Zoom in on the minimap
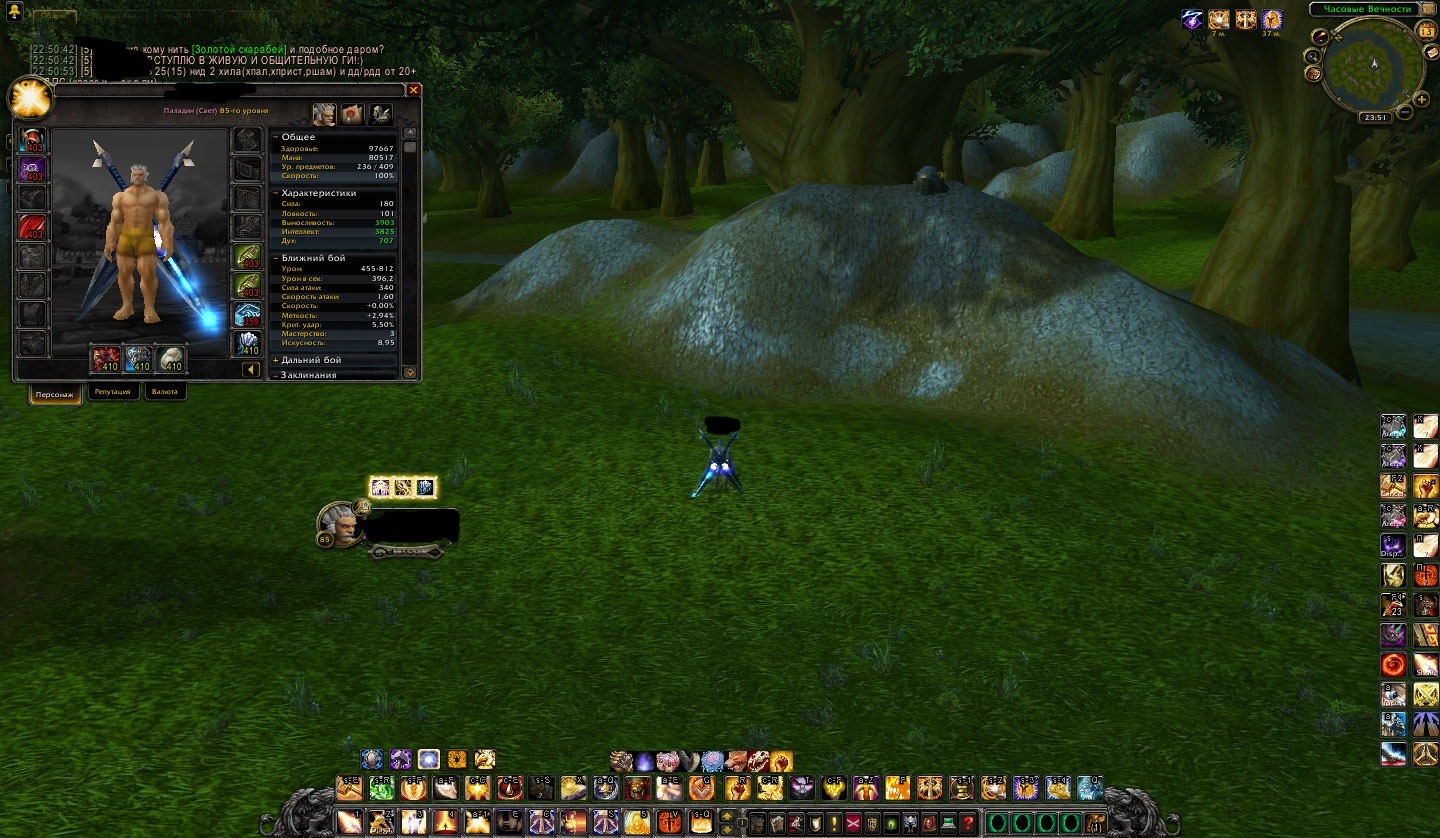Viewport: 1440px width, 838px height. pos(1421,98)
